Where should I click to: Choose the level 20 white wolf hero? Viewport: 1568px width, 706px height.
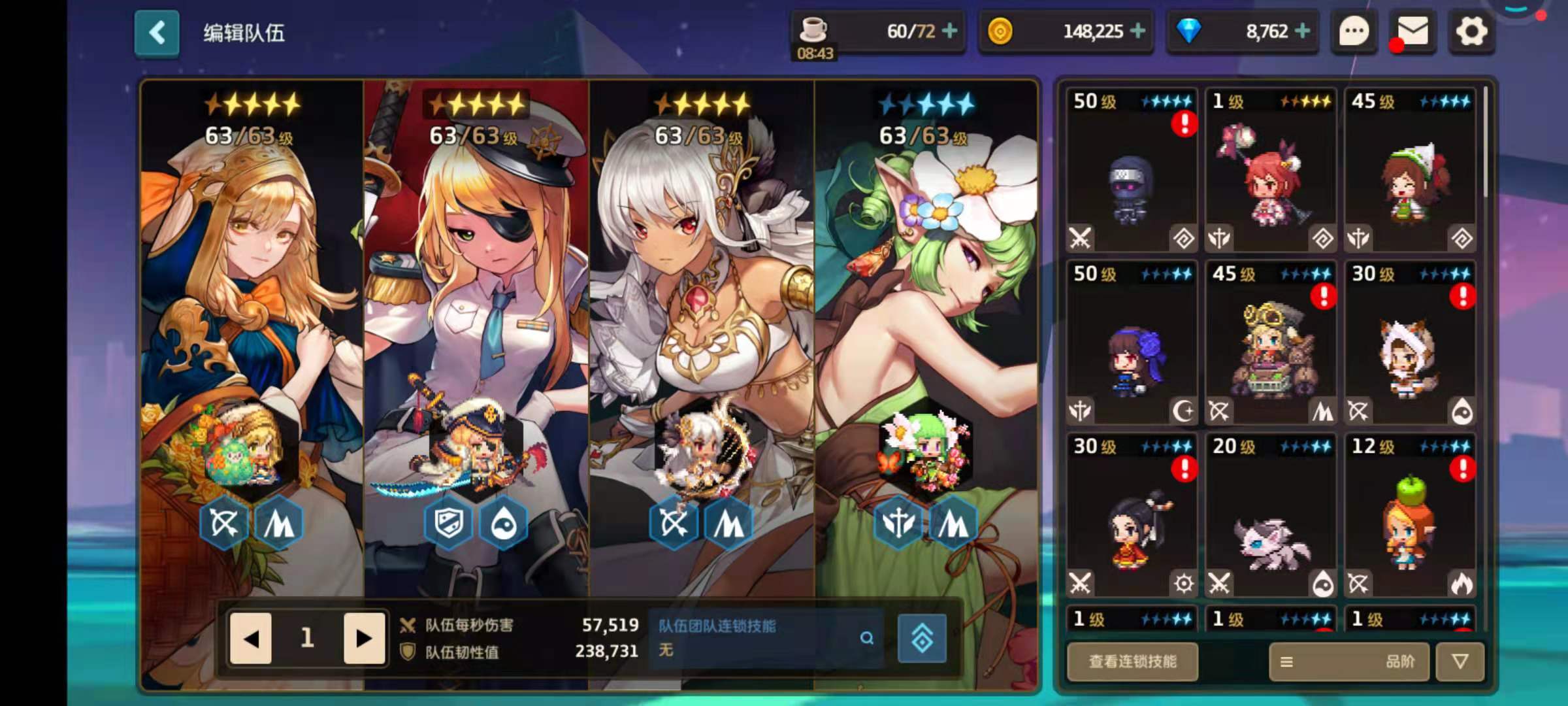coord(1271,515)
